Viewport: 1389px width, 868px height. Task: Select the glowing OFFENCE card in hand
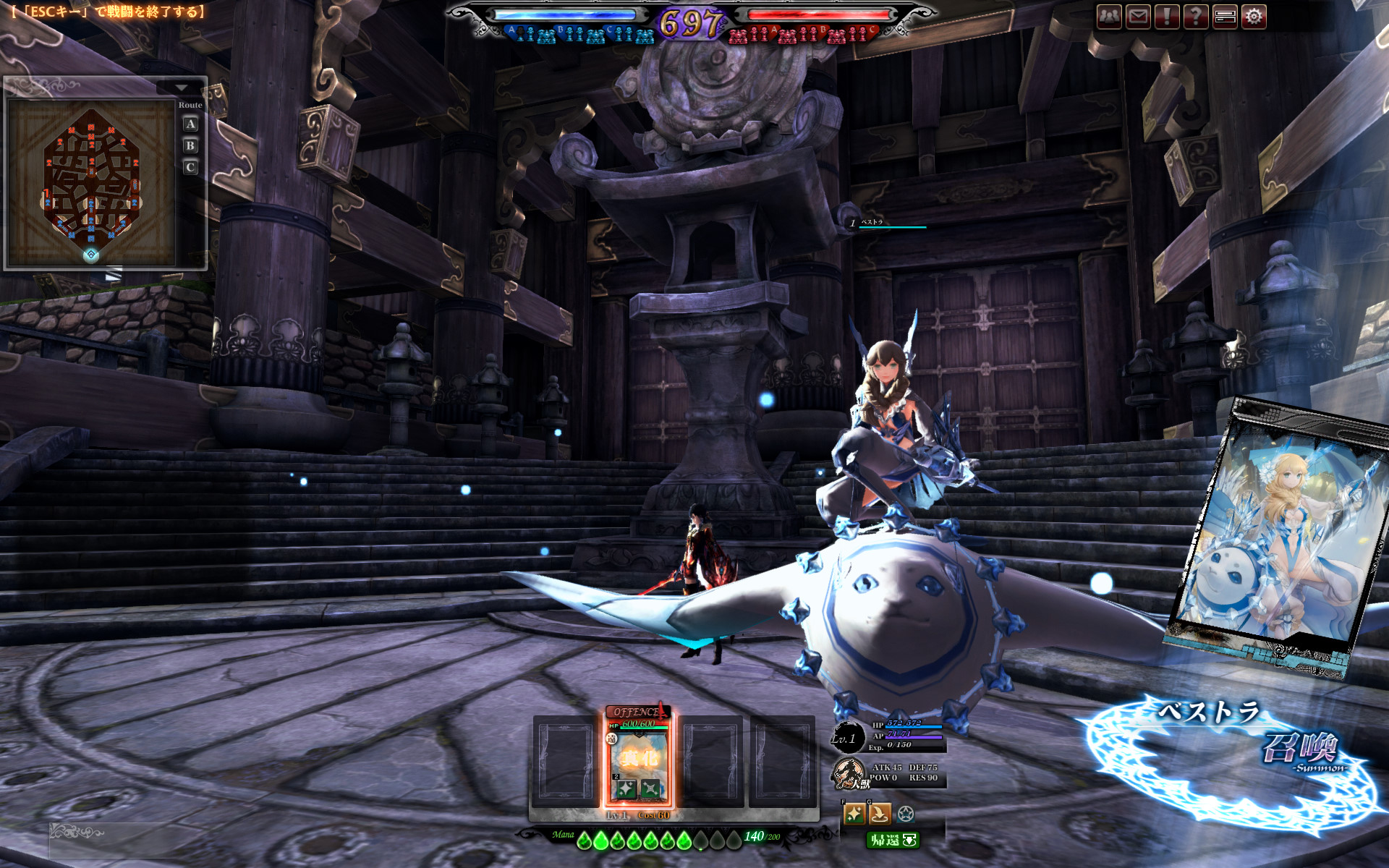click(x=639, y=756)
